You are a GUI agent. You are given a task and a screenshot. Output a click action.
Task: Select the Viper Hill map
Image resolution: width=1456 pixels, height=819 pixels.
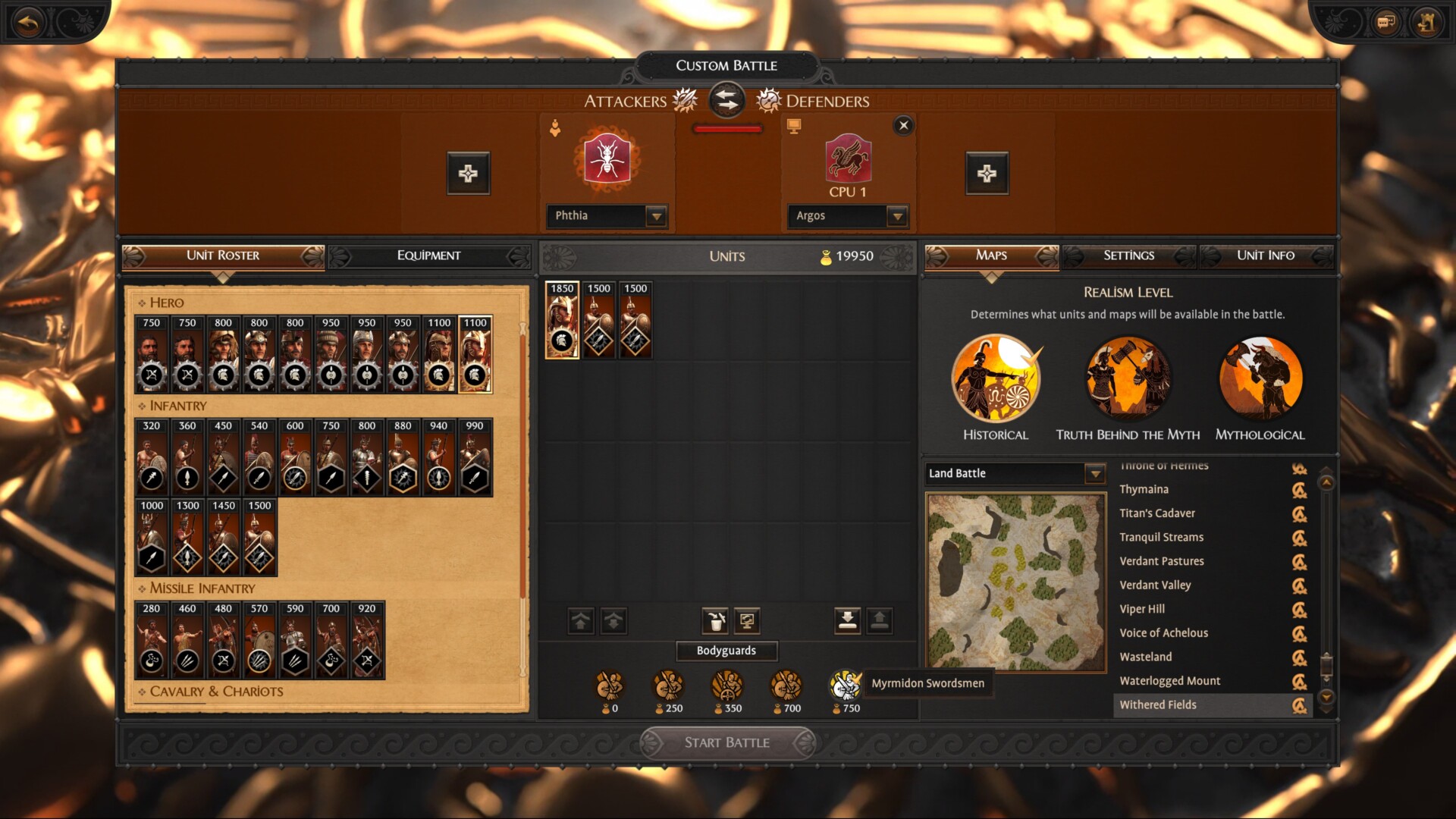click(x=1142, y=609)
